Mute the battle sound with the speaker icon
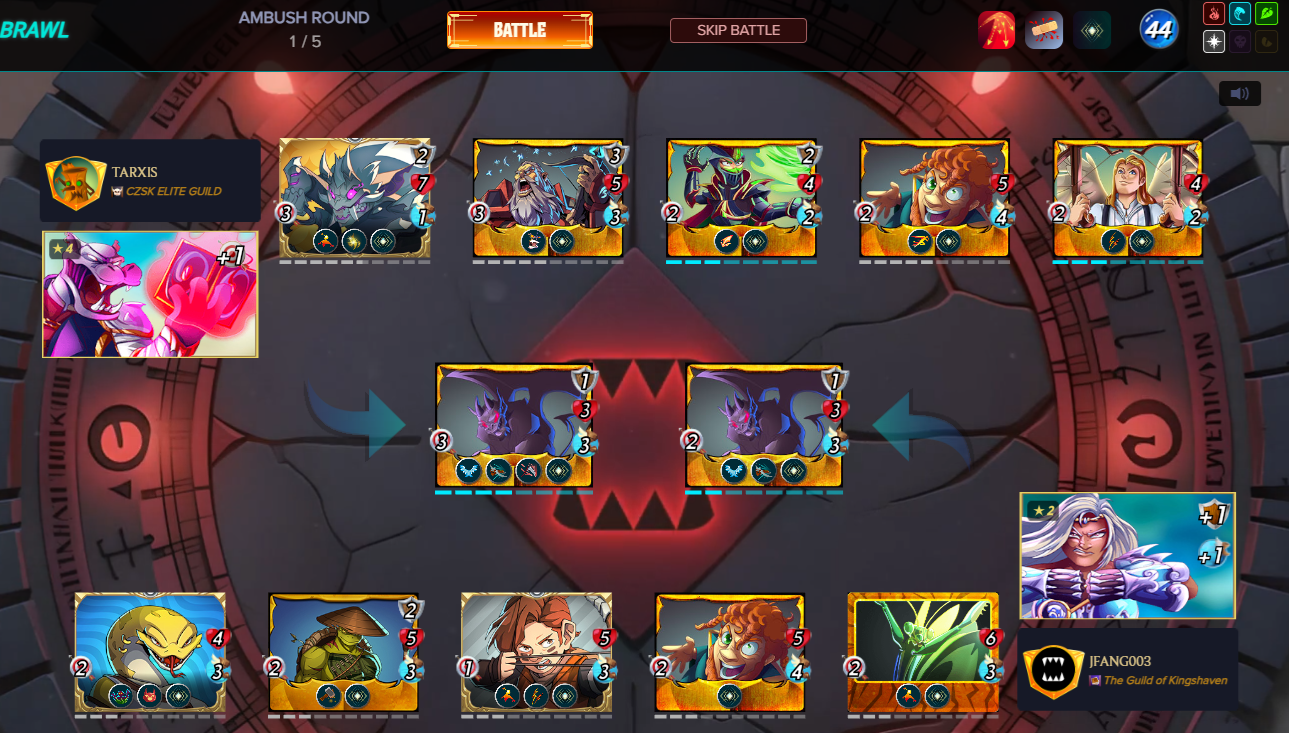Screen dimensions: 1289x733 click(x=1240, y=93)
